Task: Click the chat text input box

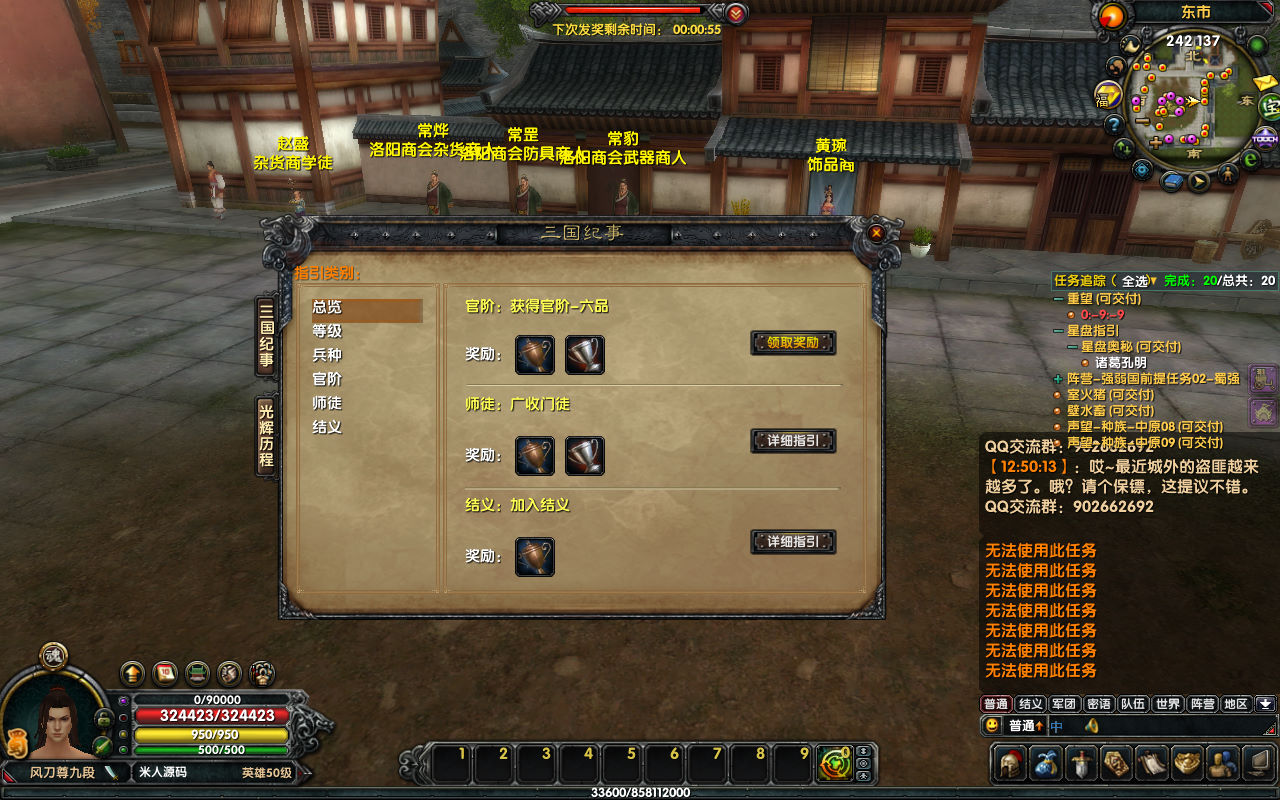Action: (x=1160, y=726)
